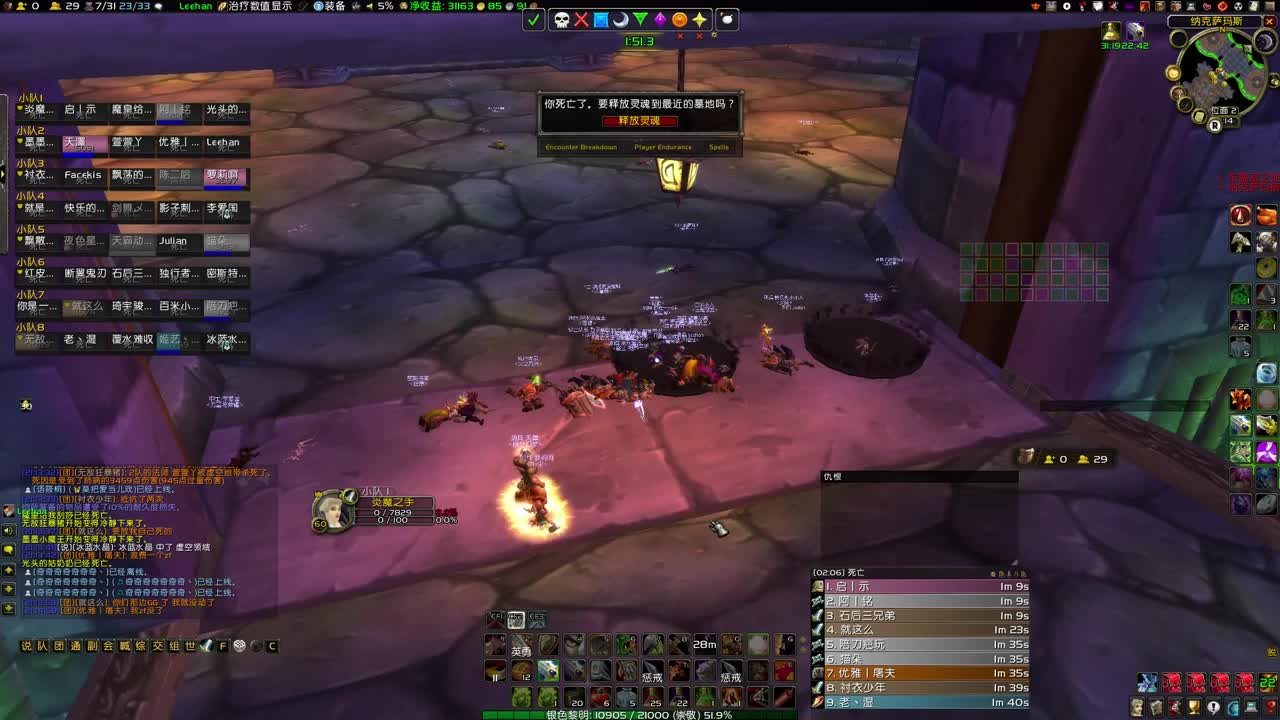1280x720 pixels.
Task: Select the moon raid marker icon
Action: pyautogui.click(x=621, y=21)
